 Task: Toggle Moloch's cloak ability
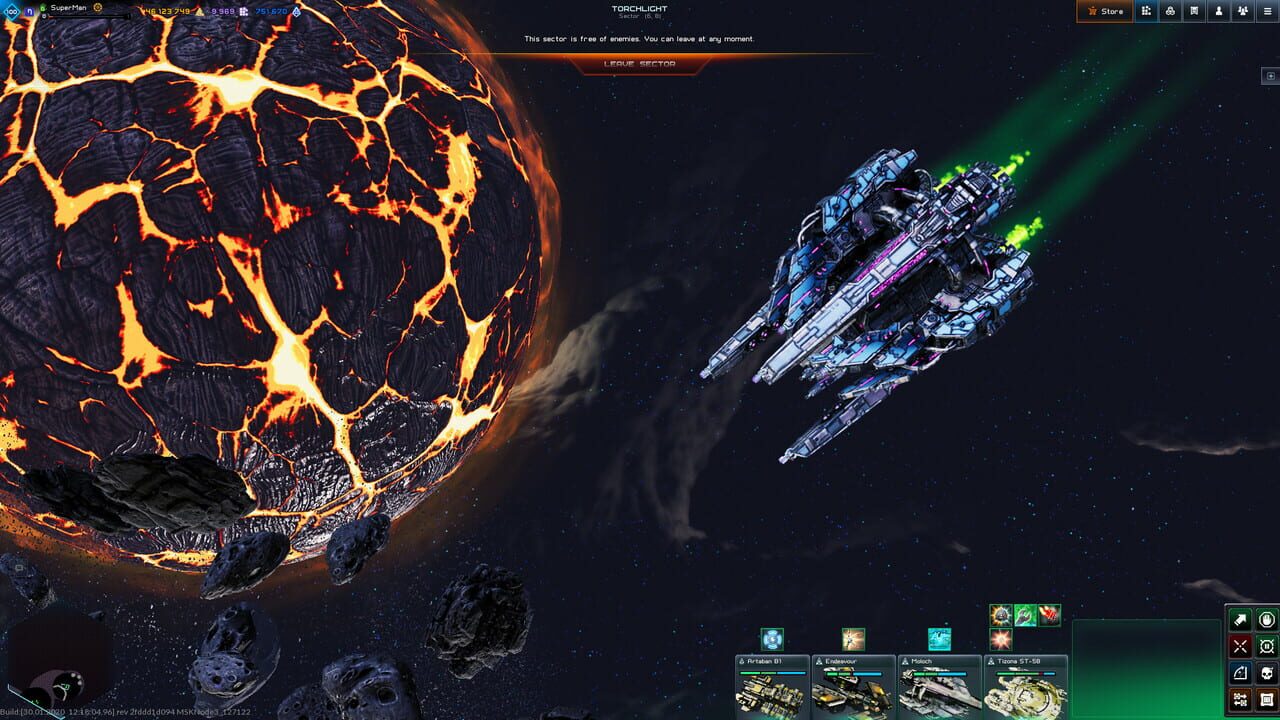tap(938, 639)
